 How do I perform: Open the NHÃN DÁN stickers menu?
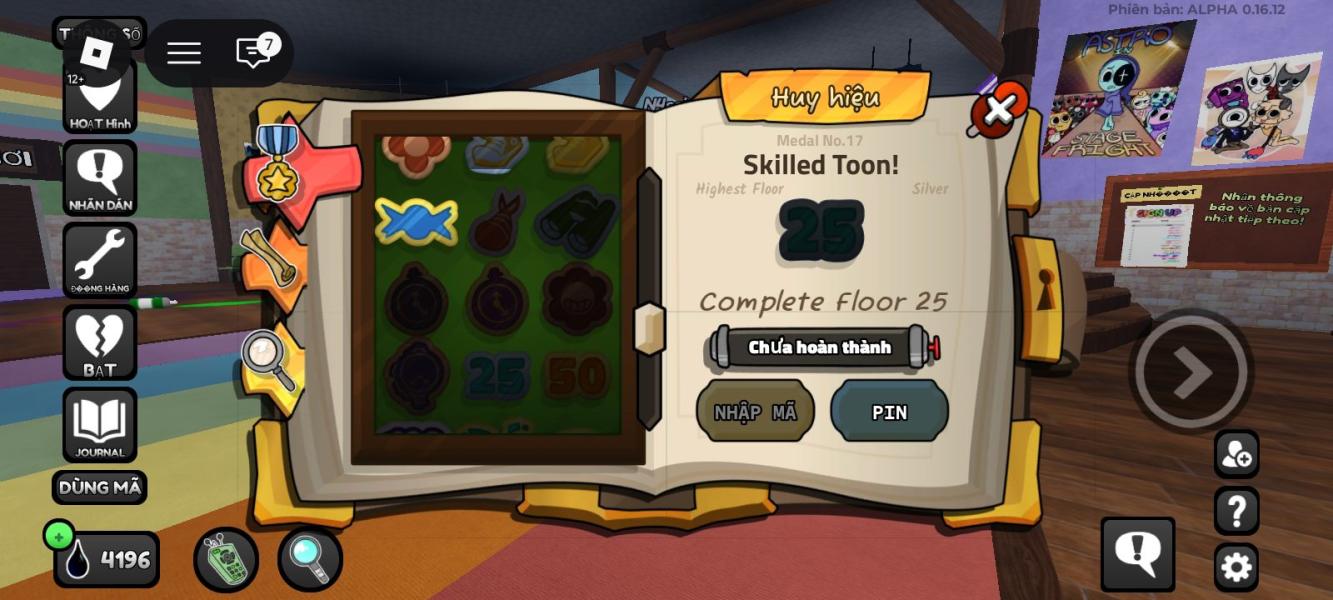click(100, 178)
